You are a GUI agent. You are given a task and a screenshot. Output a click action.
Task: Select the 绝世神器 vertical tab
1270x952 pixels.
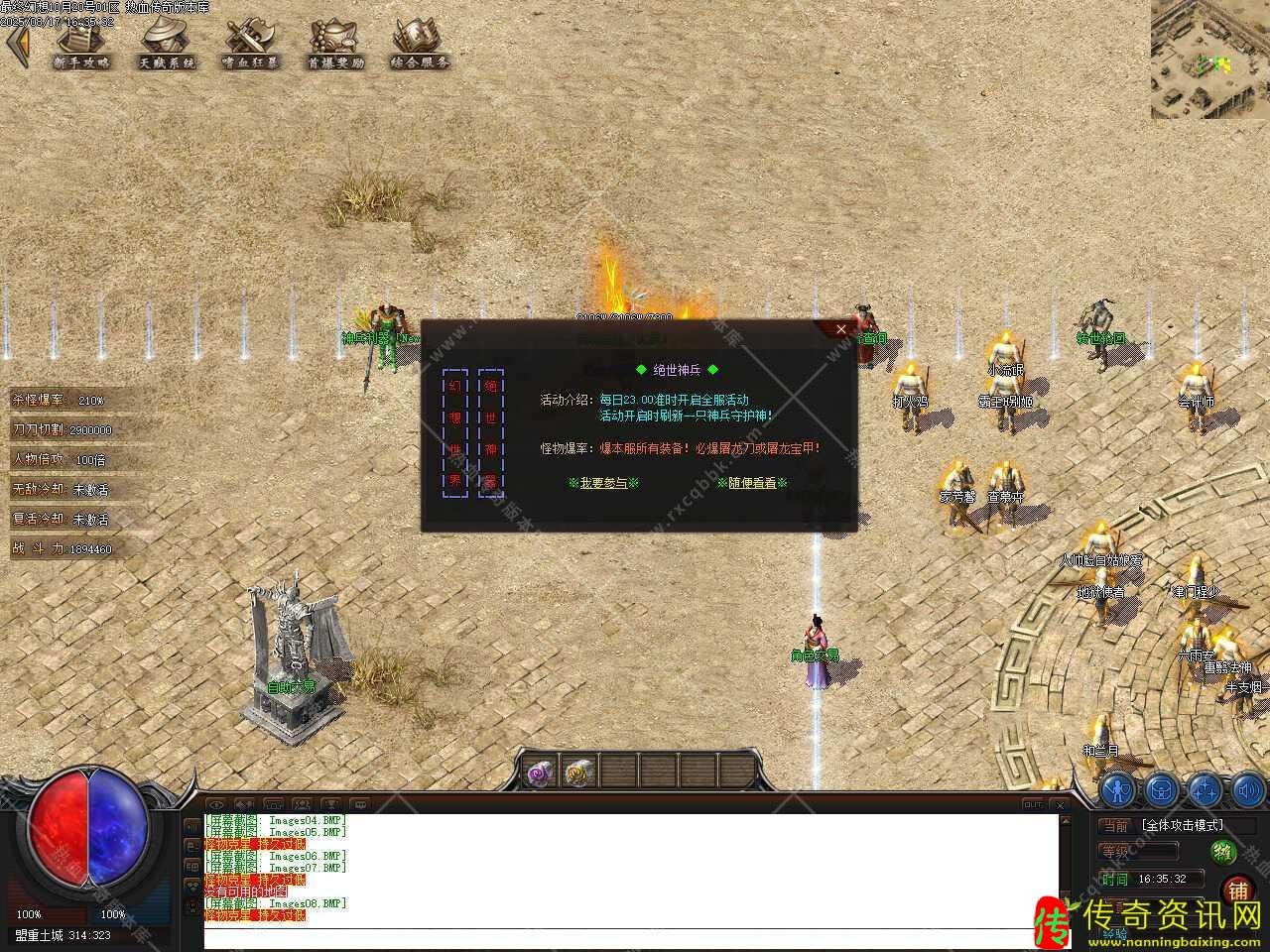tap(491, 433)
